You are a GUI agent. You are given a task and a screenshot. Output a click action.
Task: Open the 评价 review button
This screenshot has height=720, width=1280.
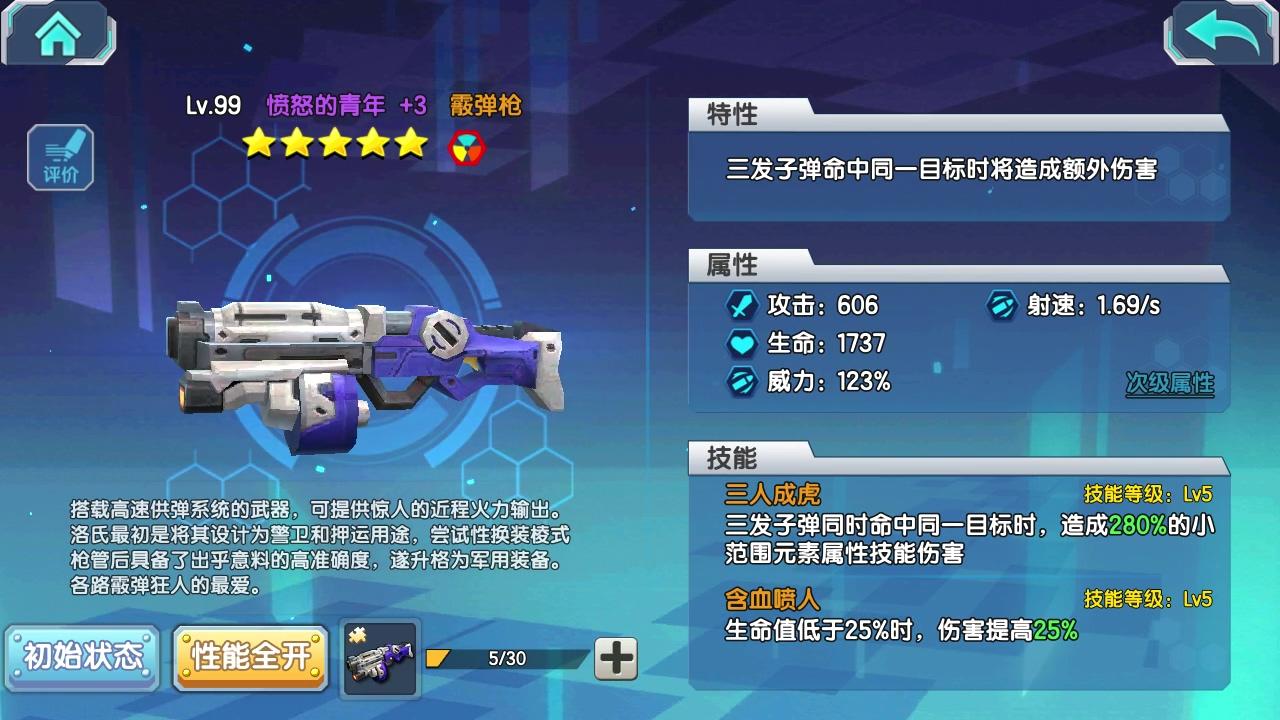61,158
